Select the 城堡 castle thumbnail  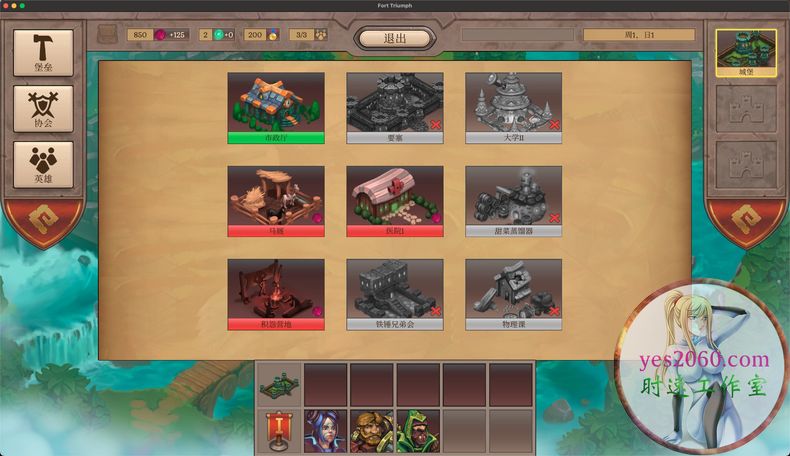pos(746,53)
